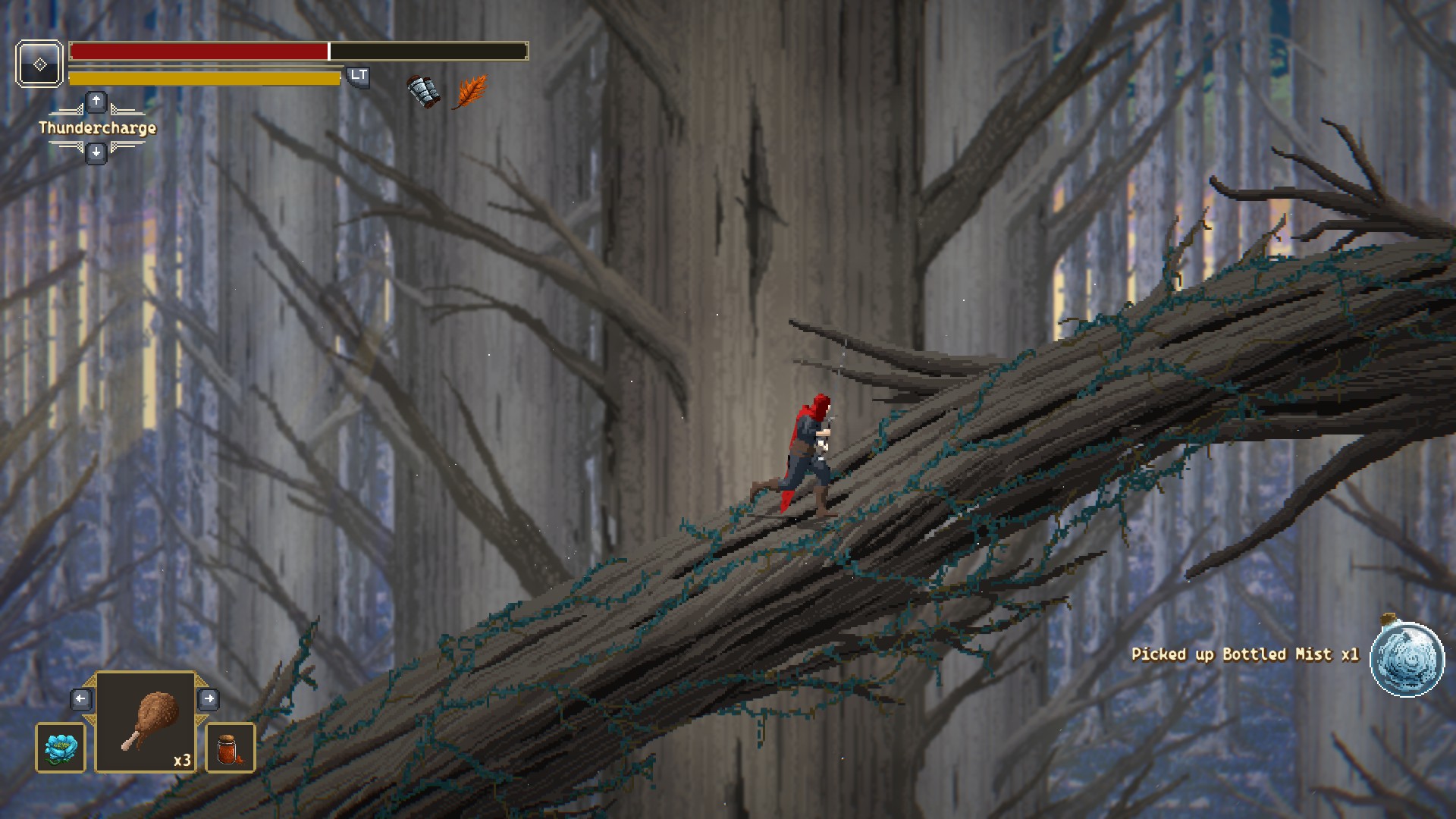This screenshot has width=1456, height=819.
Task: Select the Thundercharge ability label
Action: (97, 127)
